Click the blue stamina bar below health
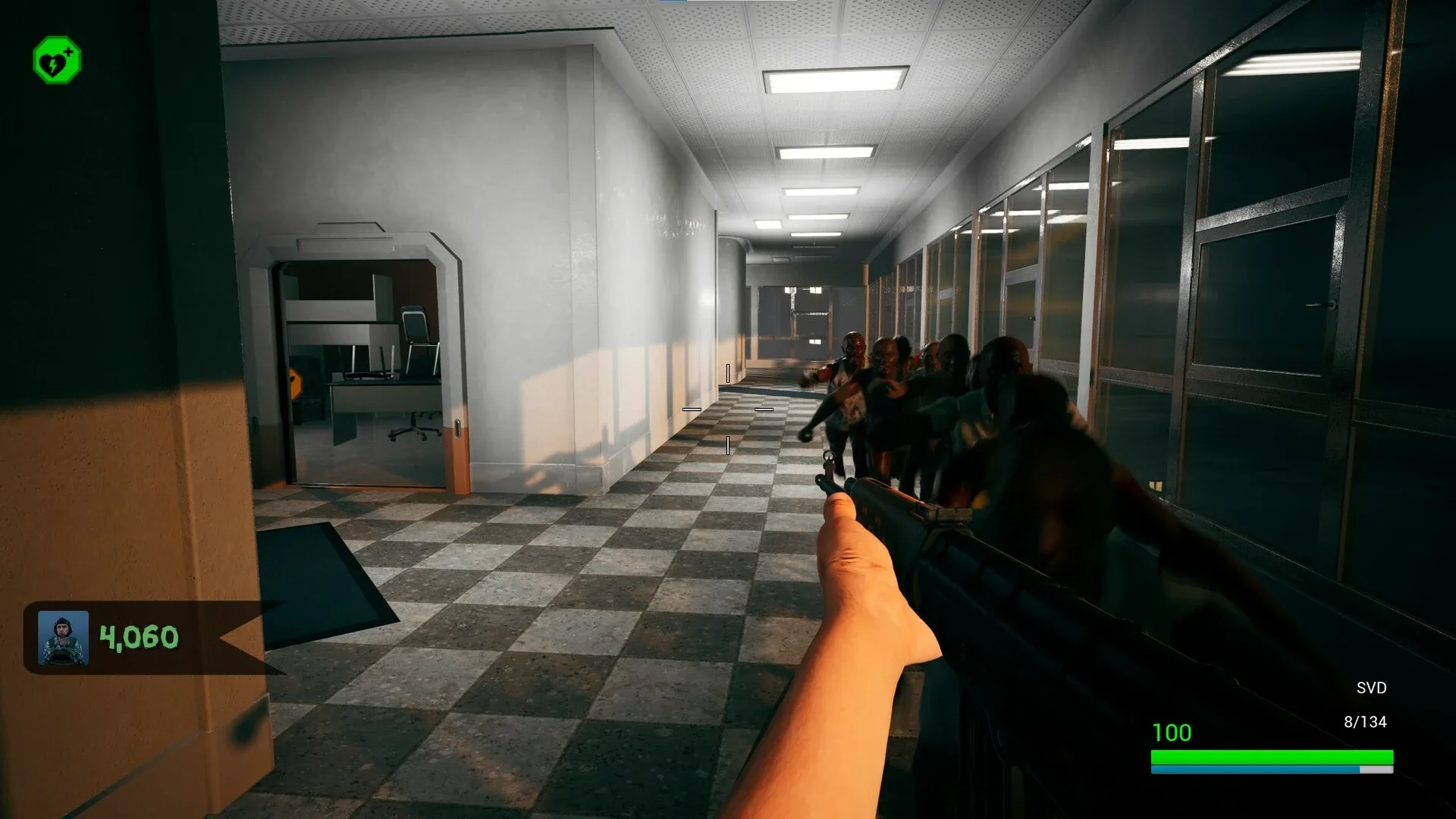The height and width of the screenshot is (819, 1456). tap(1251, 770)
